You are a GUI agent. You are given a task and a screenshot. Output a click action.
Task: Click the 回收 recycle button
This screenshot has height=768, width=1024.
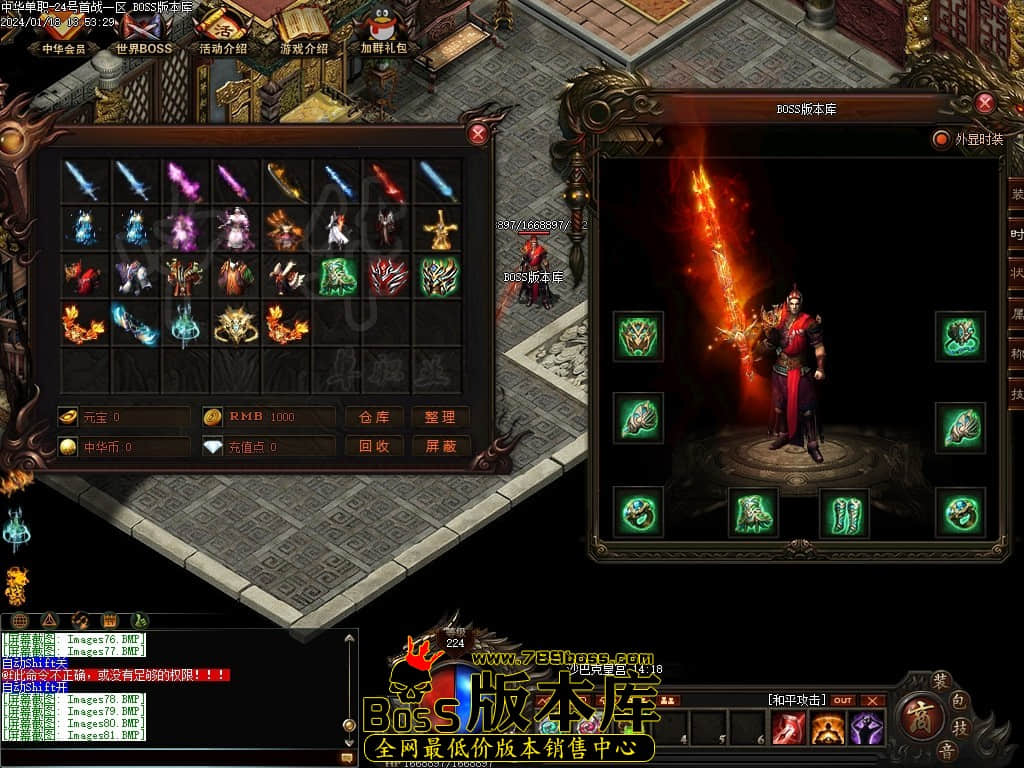[x=375, y=446]
